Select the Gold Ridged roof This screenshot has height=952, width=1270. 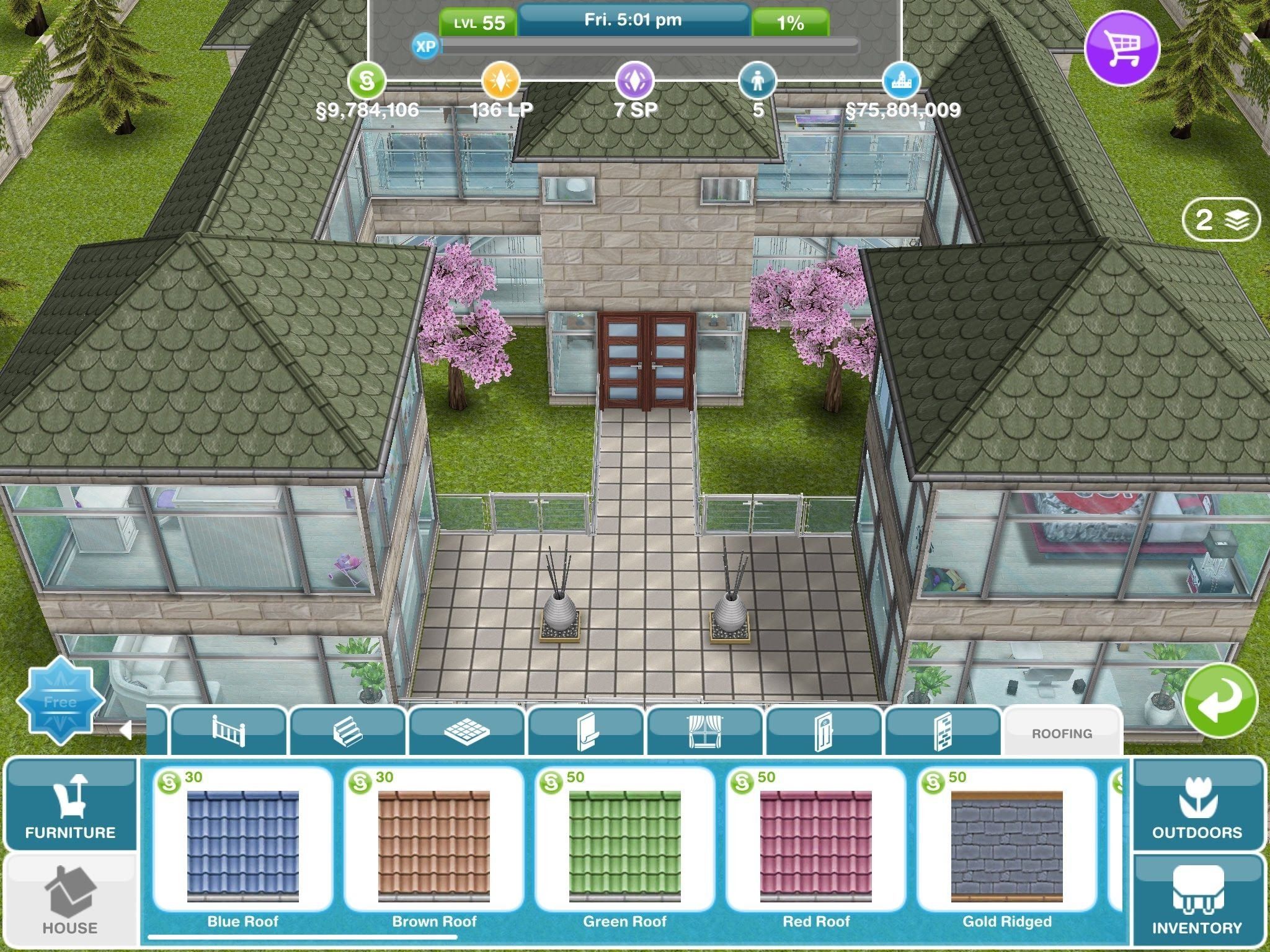pos(1006,847)
